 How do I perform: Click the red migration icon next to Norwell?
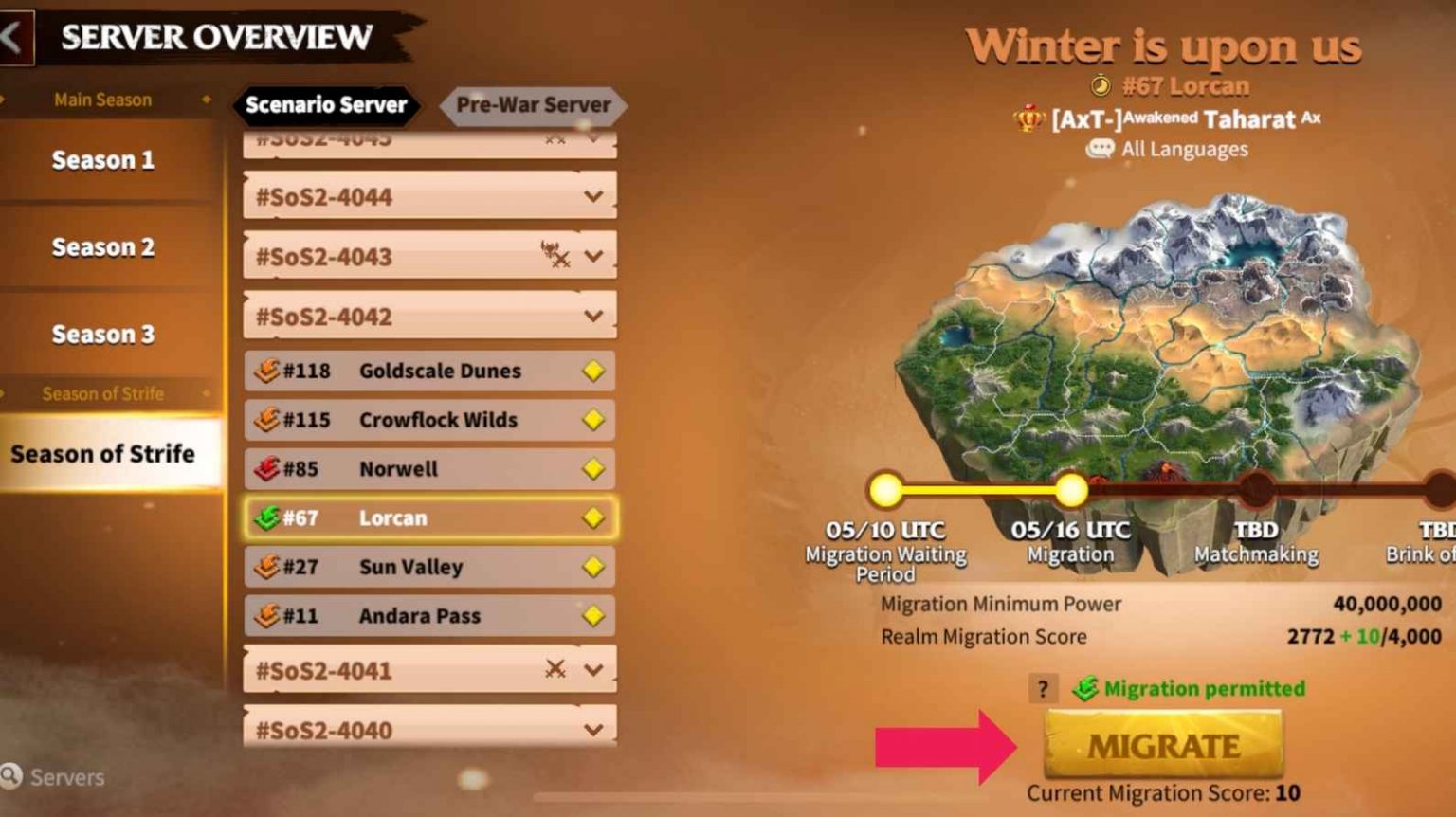point(266,468)
